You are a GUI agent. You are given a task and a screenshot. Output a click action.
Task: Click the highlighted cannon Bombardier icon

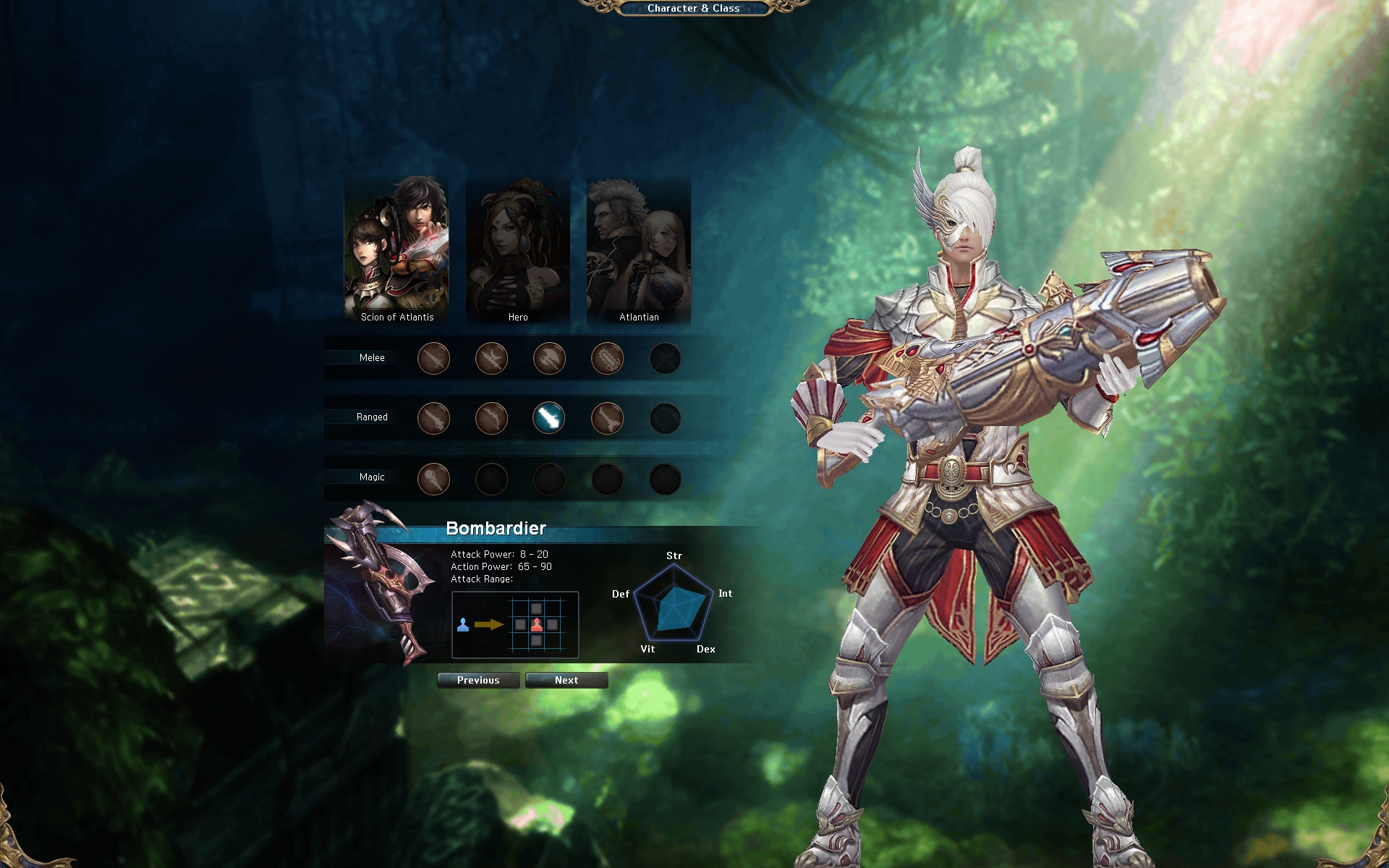coord(549,418)
